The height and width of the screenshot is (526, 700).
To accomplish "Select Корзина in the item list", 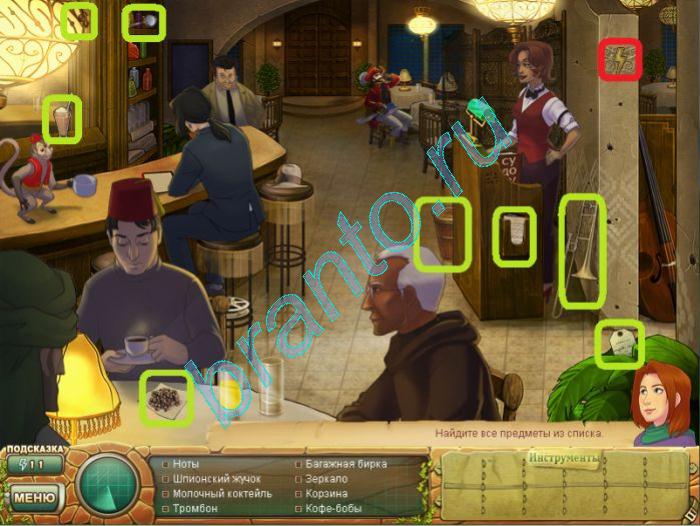I will click(328, 493).
